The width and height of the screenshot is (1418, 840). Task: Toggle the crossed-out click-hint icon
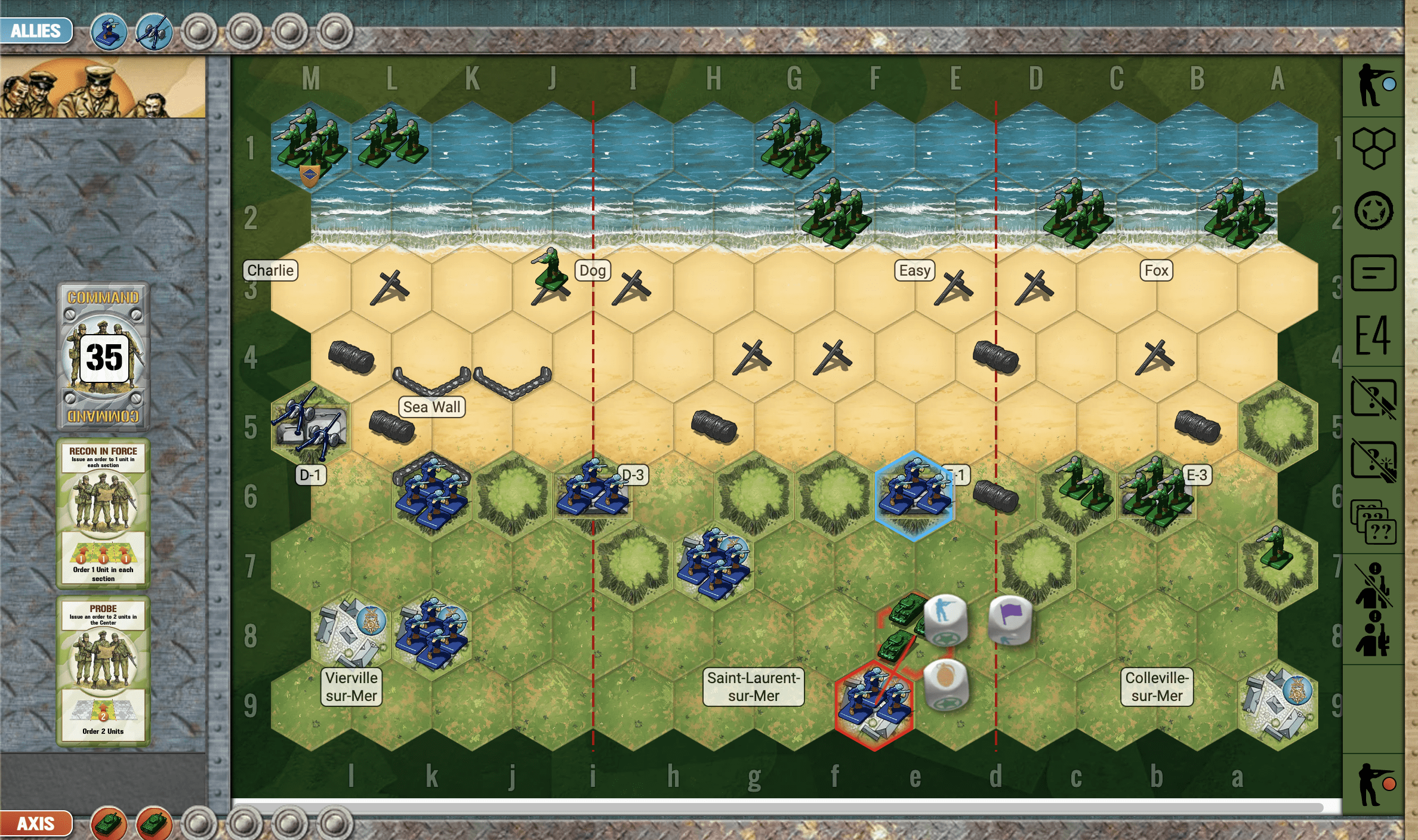point(1373,460)
